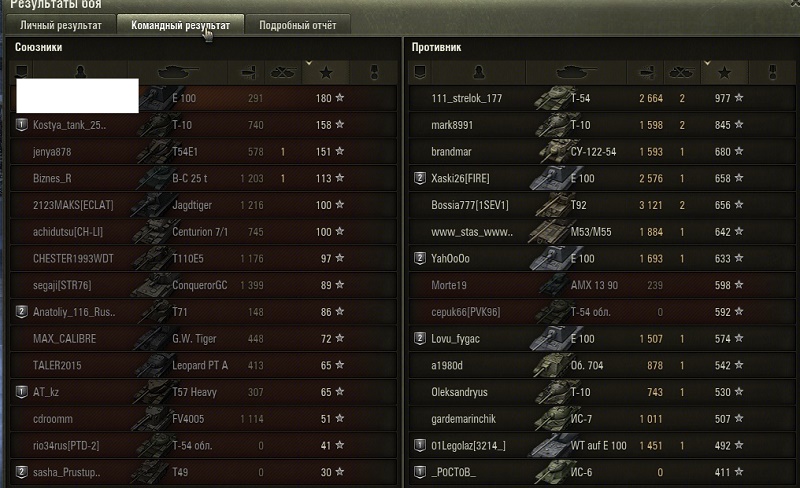Pick ally CHESTER1993WDT with T110E5
This screenshot has width=800, height=488.
200,258
